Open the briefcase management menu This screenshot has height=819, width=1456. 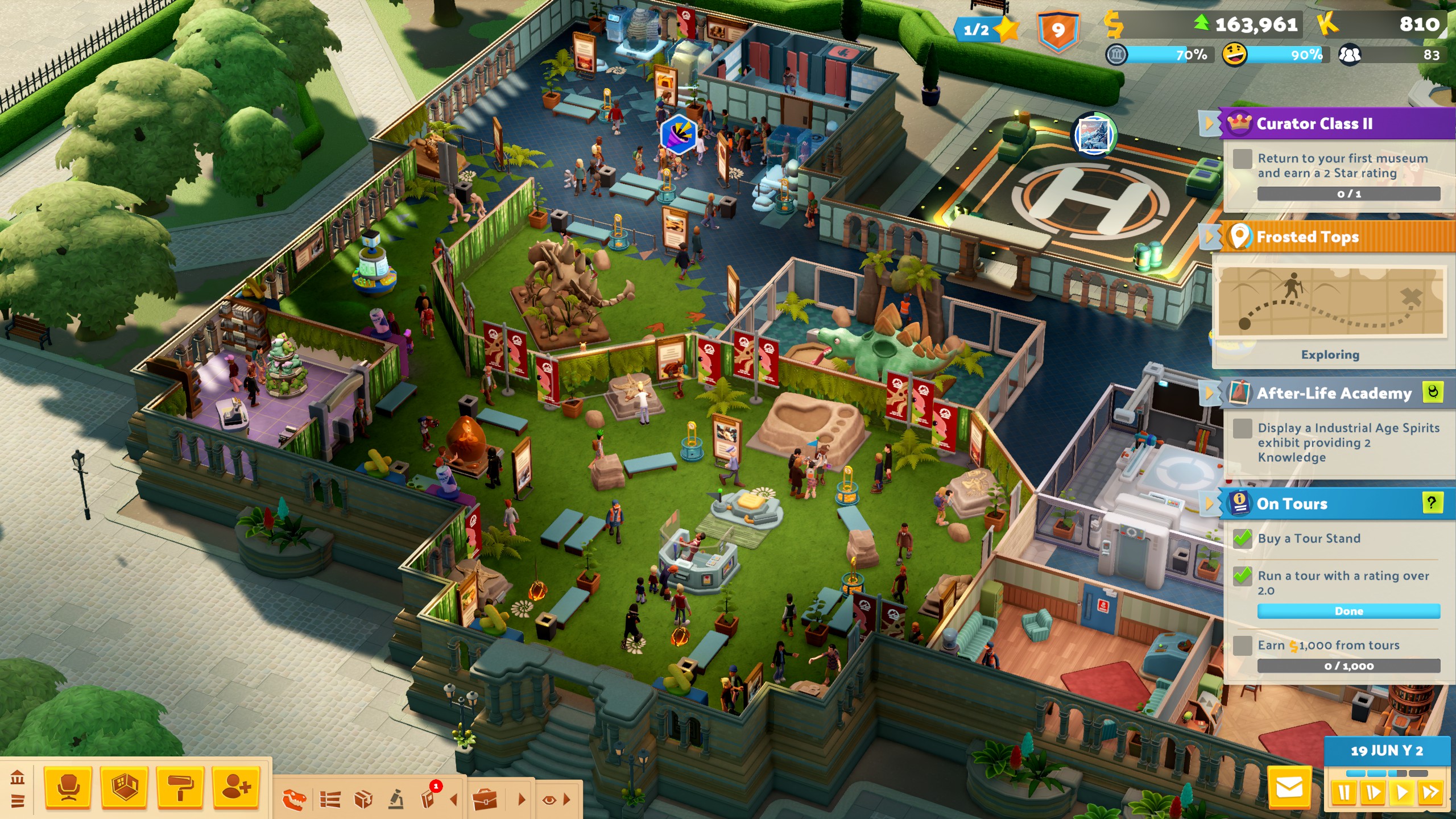click(x=485, y=800)
